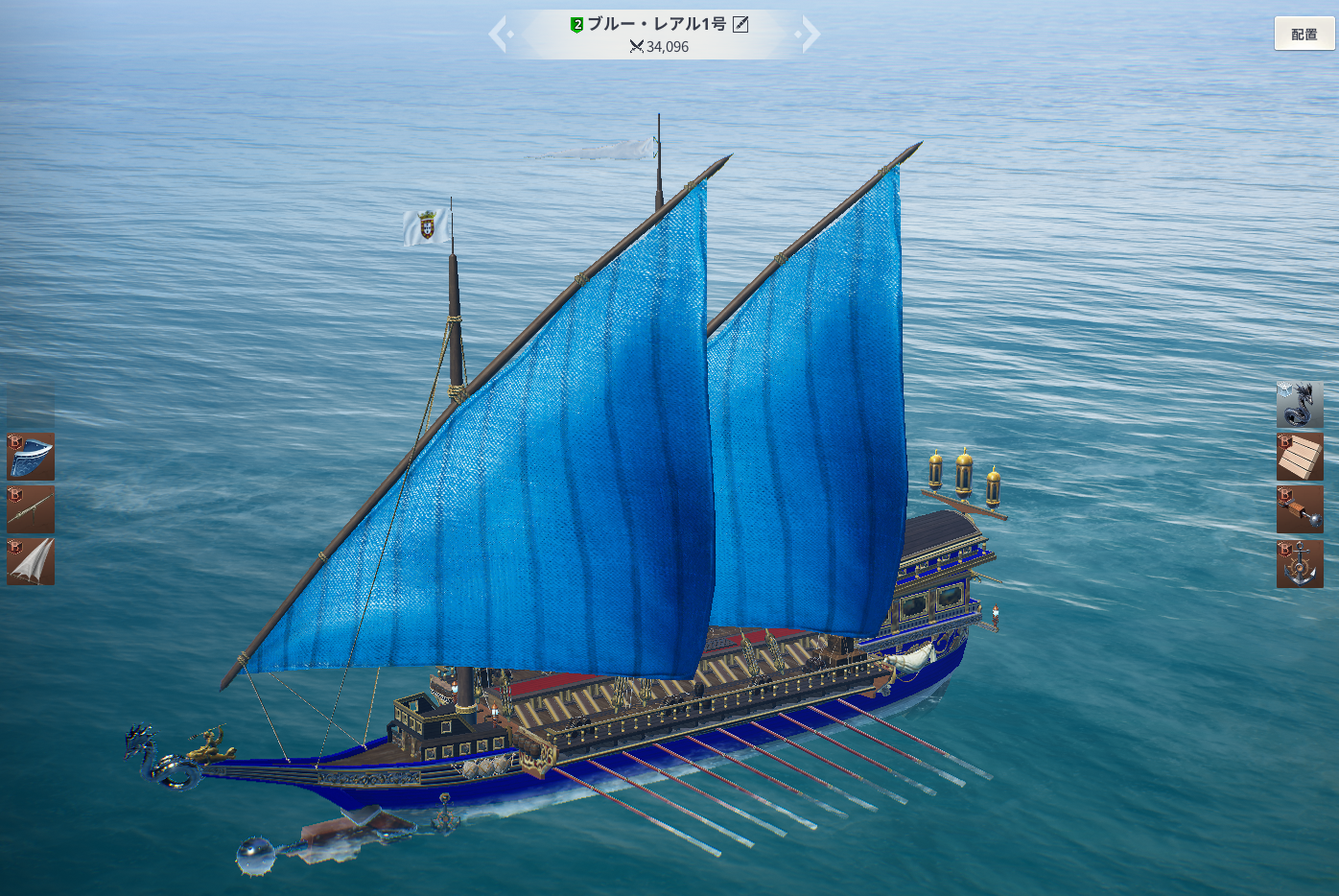
Task: Open the cannon equipment slot
Action: point(31,509)
